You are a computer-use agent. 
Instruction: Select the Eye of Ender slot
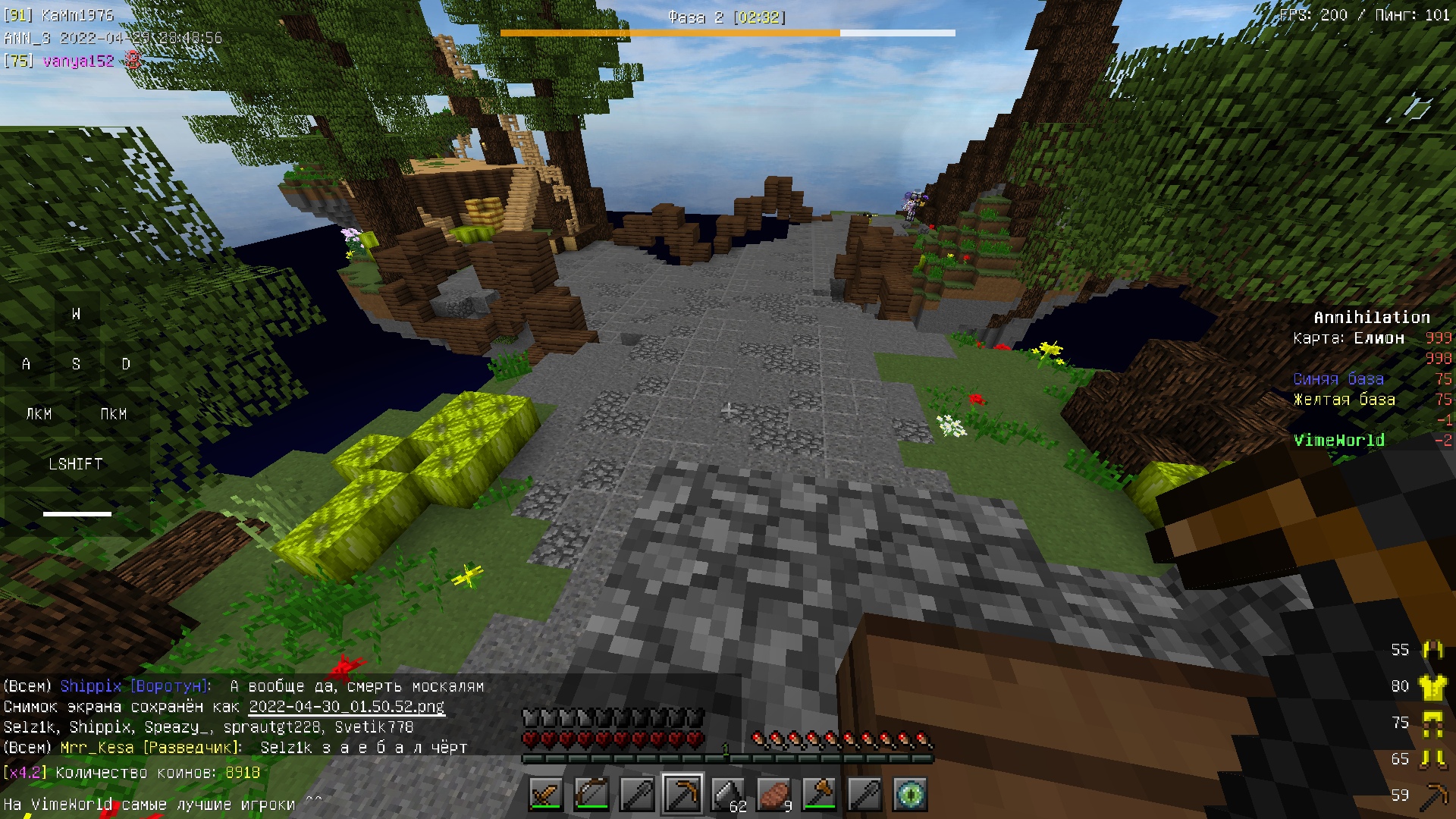tap(910, 794)
